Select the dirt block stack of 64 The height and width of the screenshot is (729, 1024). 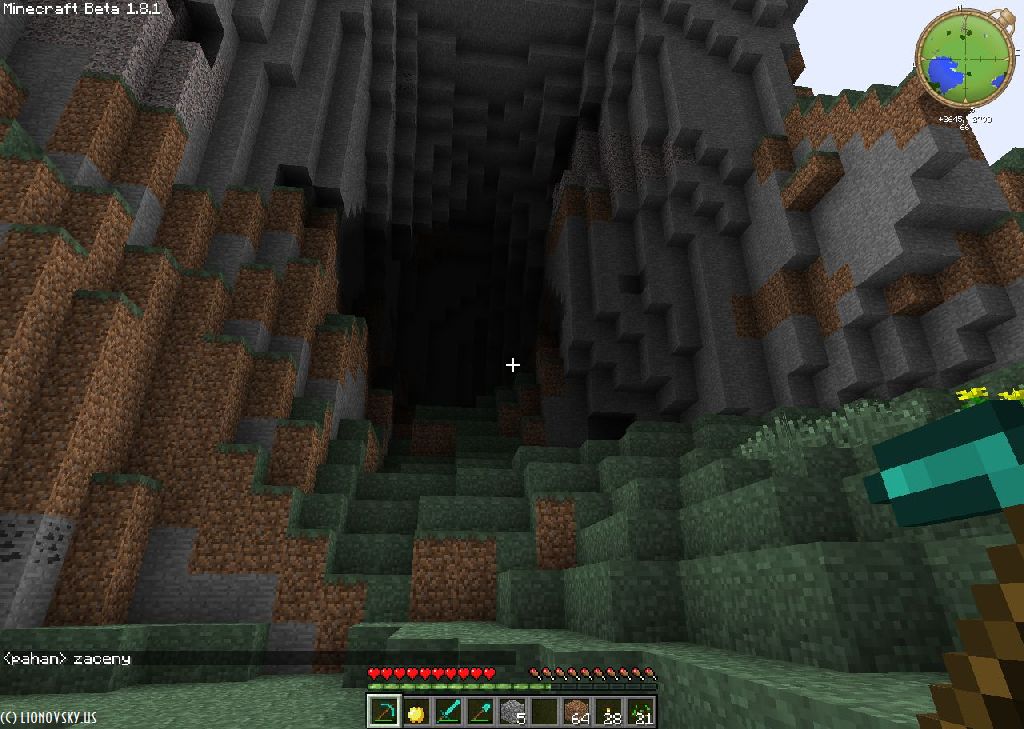tap(577, 712)
